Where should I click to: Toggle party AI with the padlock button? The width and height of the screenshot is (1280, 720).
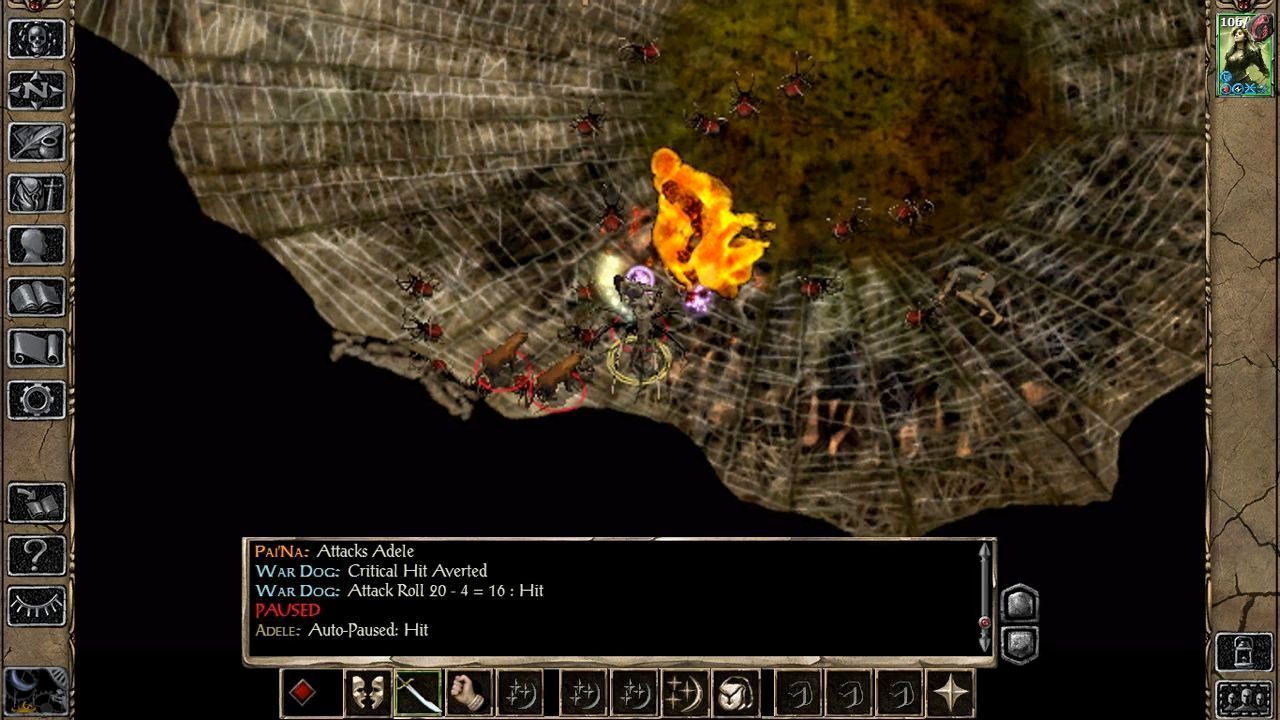pyautogui.click(x=1244, y=652)
